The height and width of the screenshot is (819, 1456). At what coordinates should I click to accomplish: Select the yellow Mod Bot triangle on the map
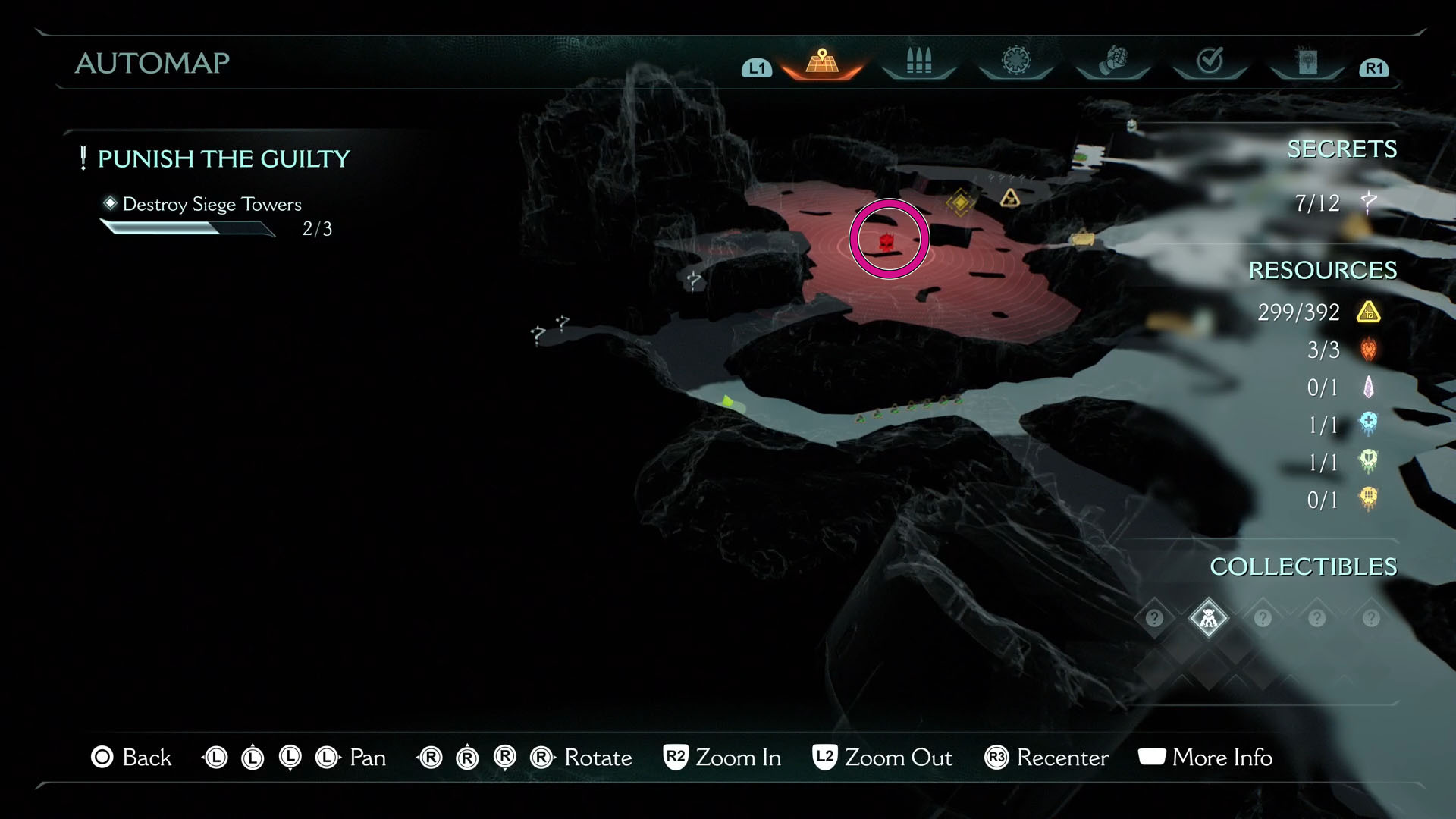tap(1009, 199)
